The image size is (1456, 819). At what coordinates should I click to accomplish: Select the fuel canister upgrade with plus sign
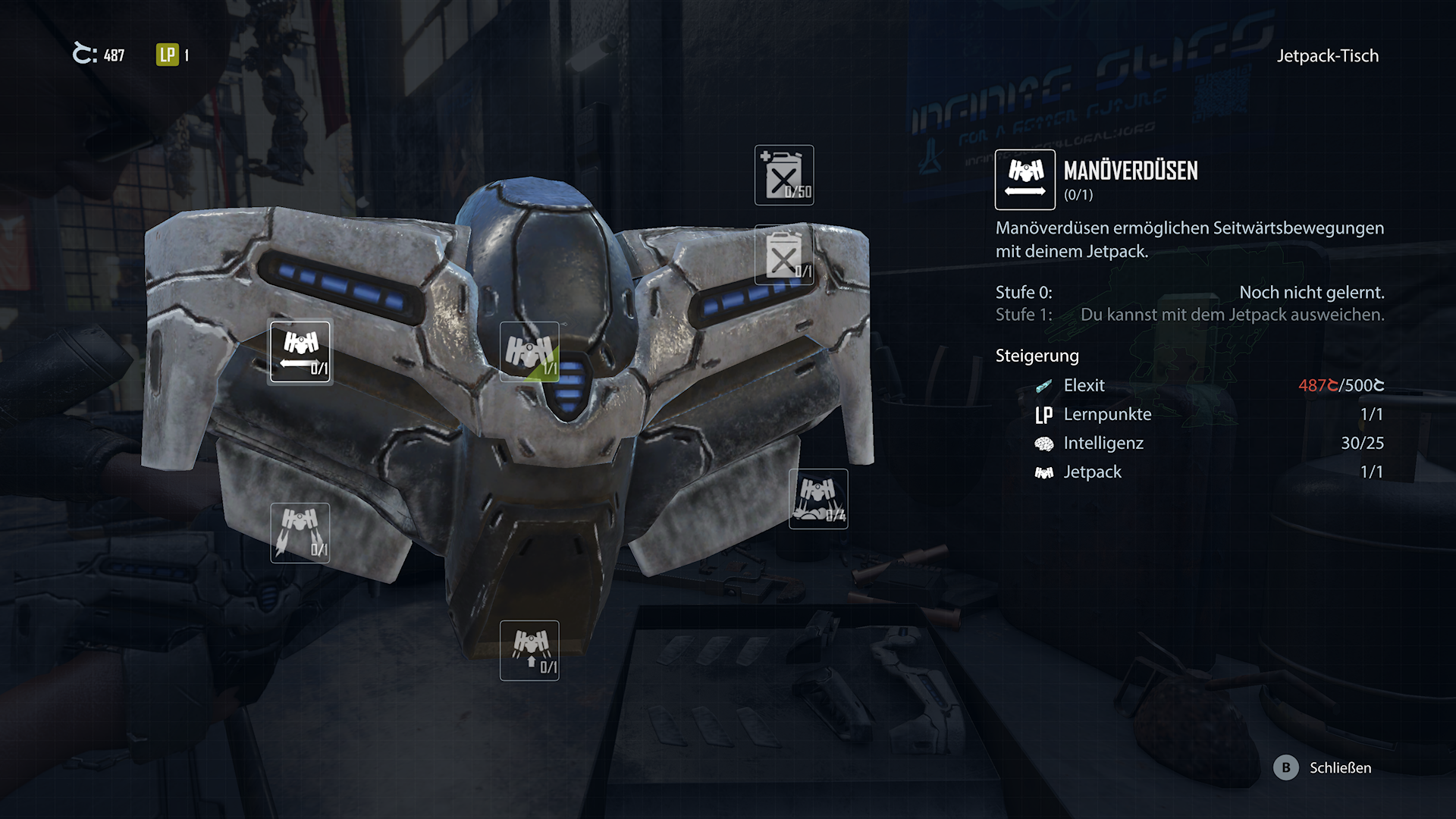pyautogui.click(x=784, y=175)
